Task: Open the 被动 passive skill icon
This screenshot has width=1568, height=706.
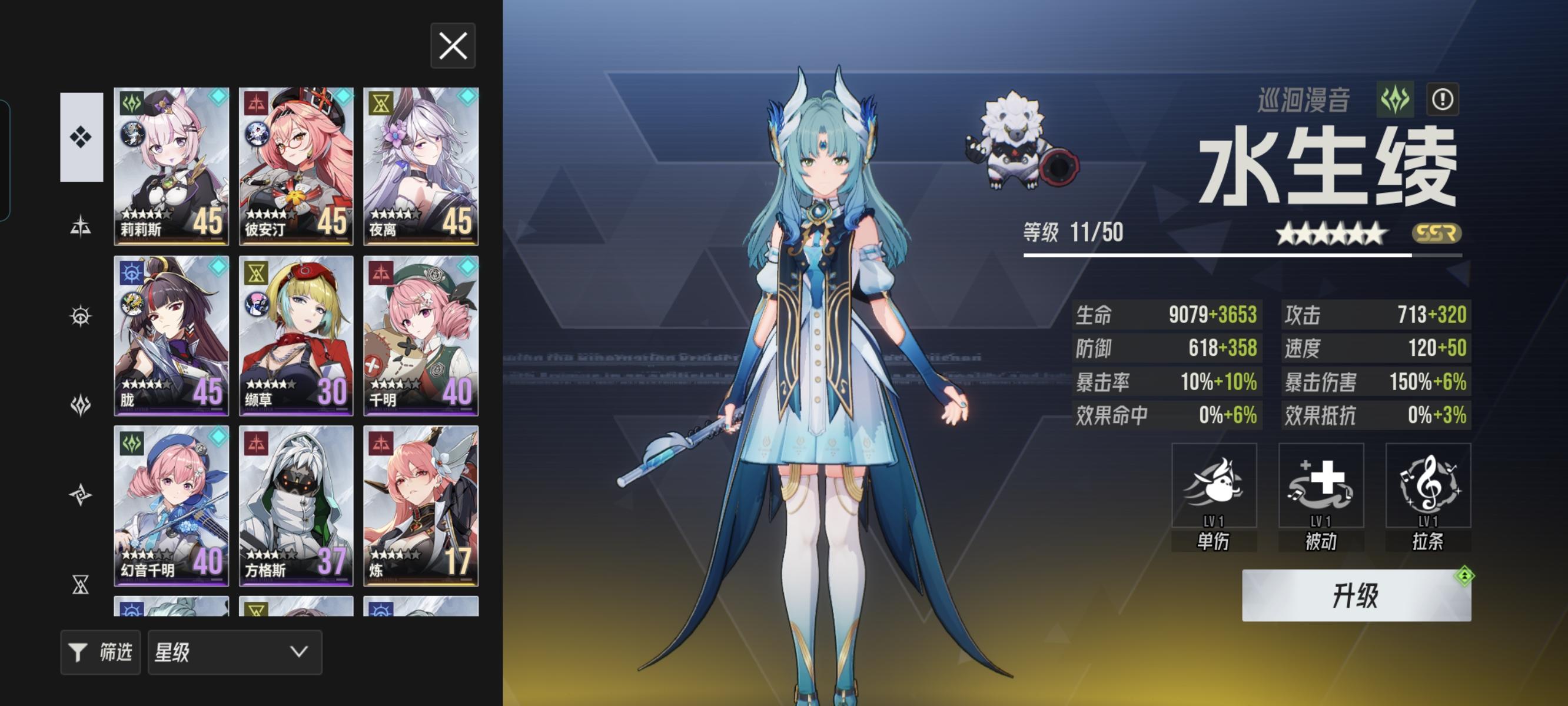Action: [1321, 487]
